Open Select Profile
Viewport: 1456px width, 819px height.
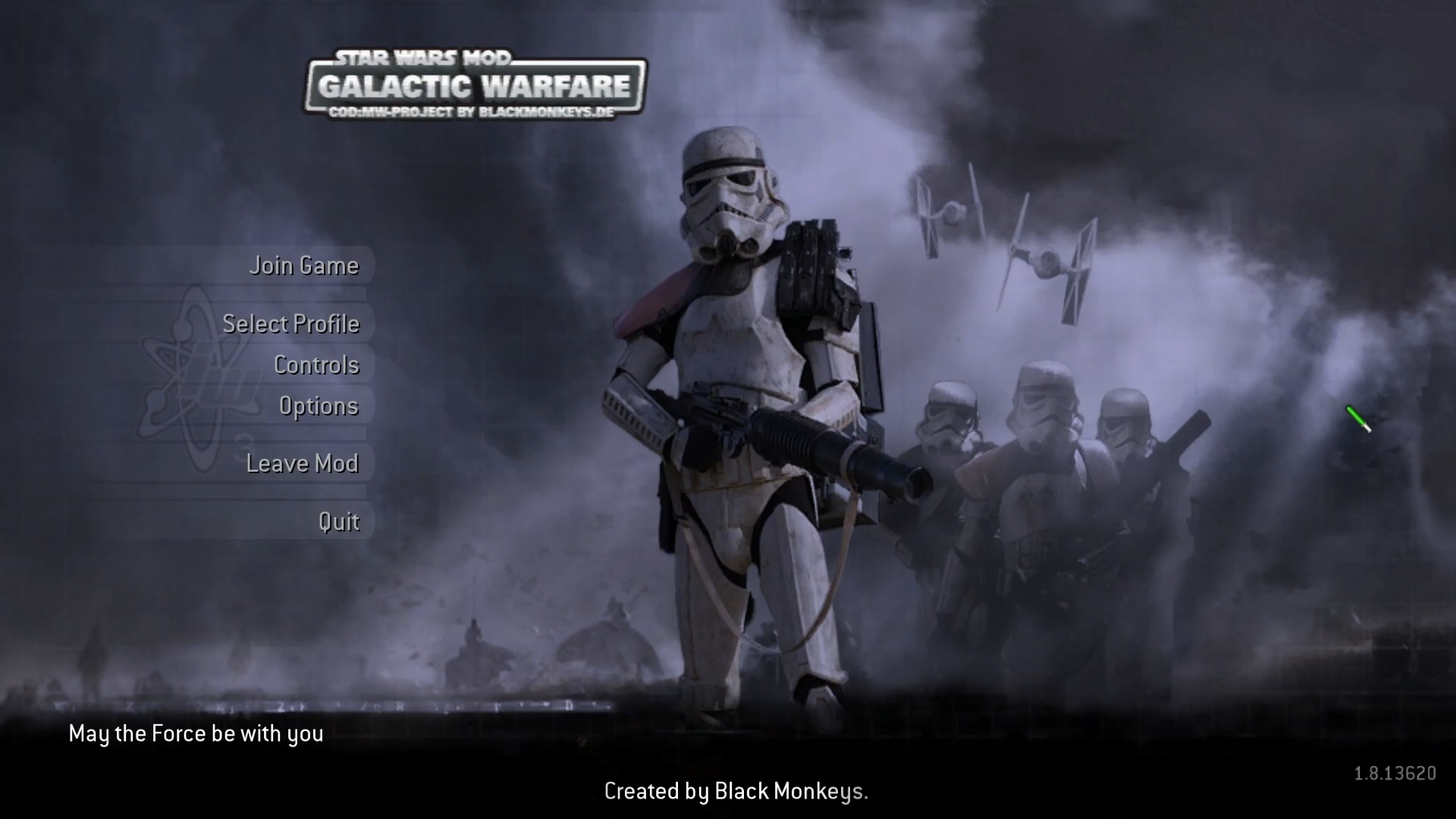292,323
